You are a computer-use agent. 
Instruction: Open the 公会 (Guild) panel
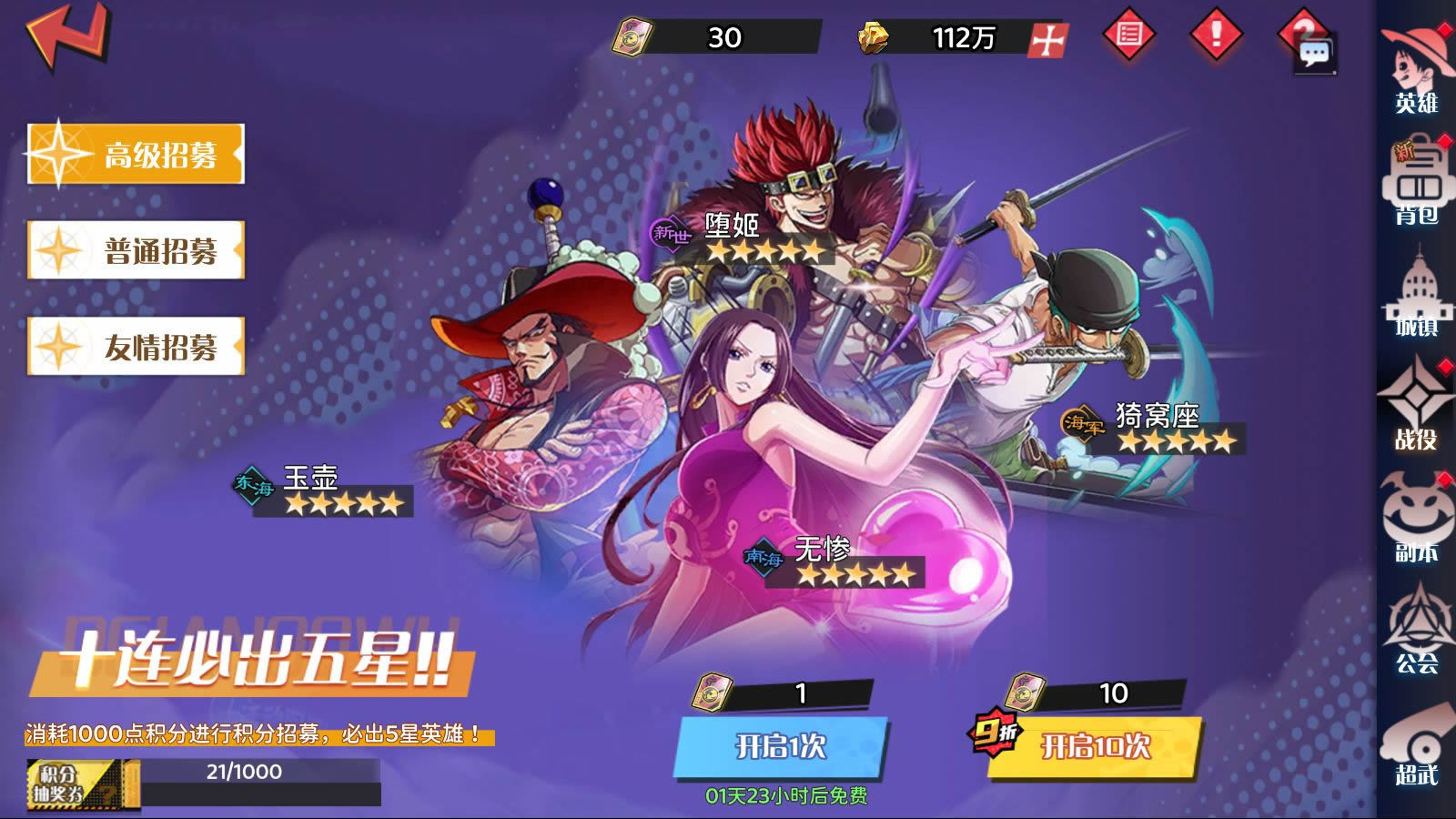pos(1421,632)
